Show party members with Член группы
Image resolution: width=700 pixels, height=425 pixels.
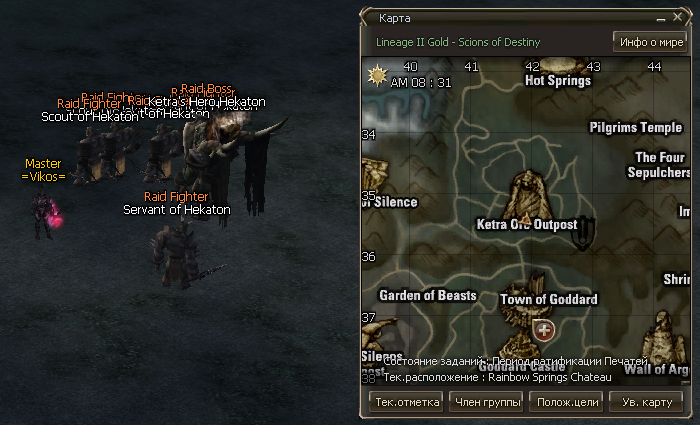pyautogui.click(x=488, y=402)
